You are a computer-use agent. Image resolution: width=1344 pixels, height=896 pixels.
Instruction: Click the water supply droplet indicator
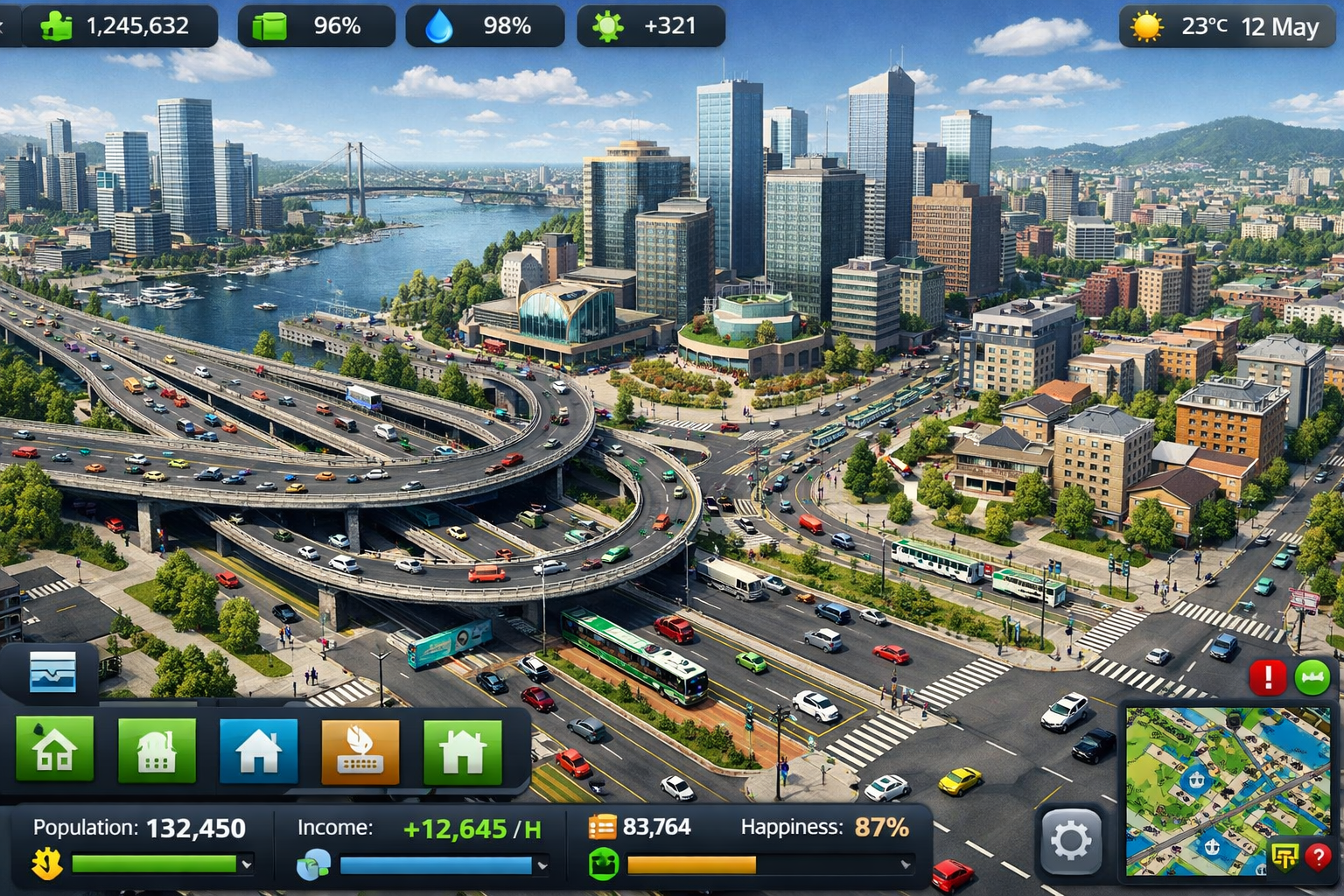pos(441,25)
